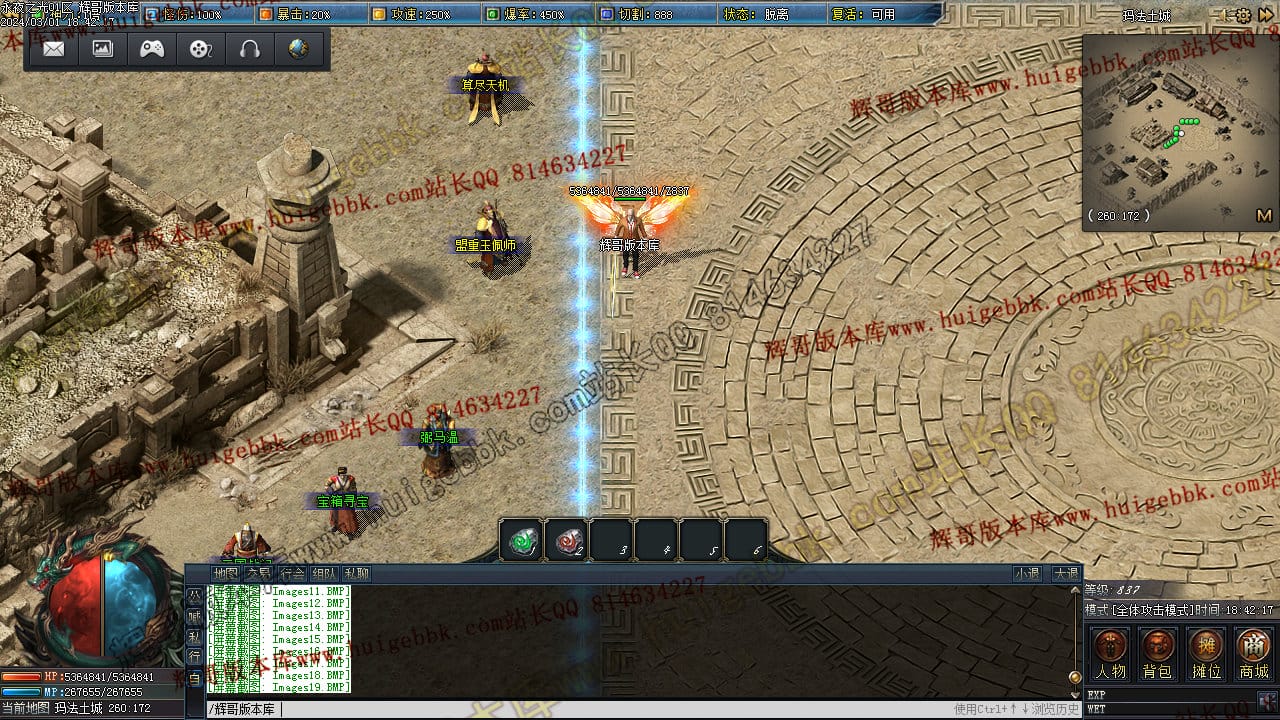Open the 背包 backpack
The image size is (1280, 720).
(1157, 654)
